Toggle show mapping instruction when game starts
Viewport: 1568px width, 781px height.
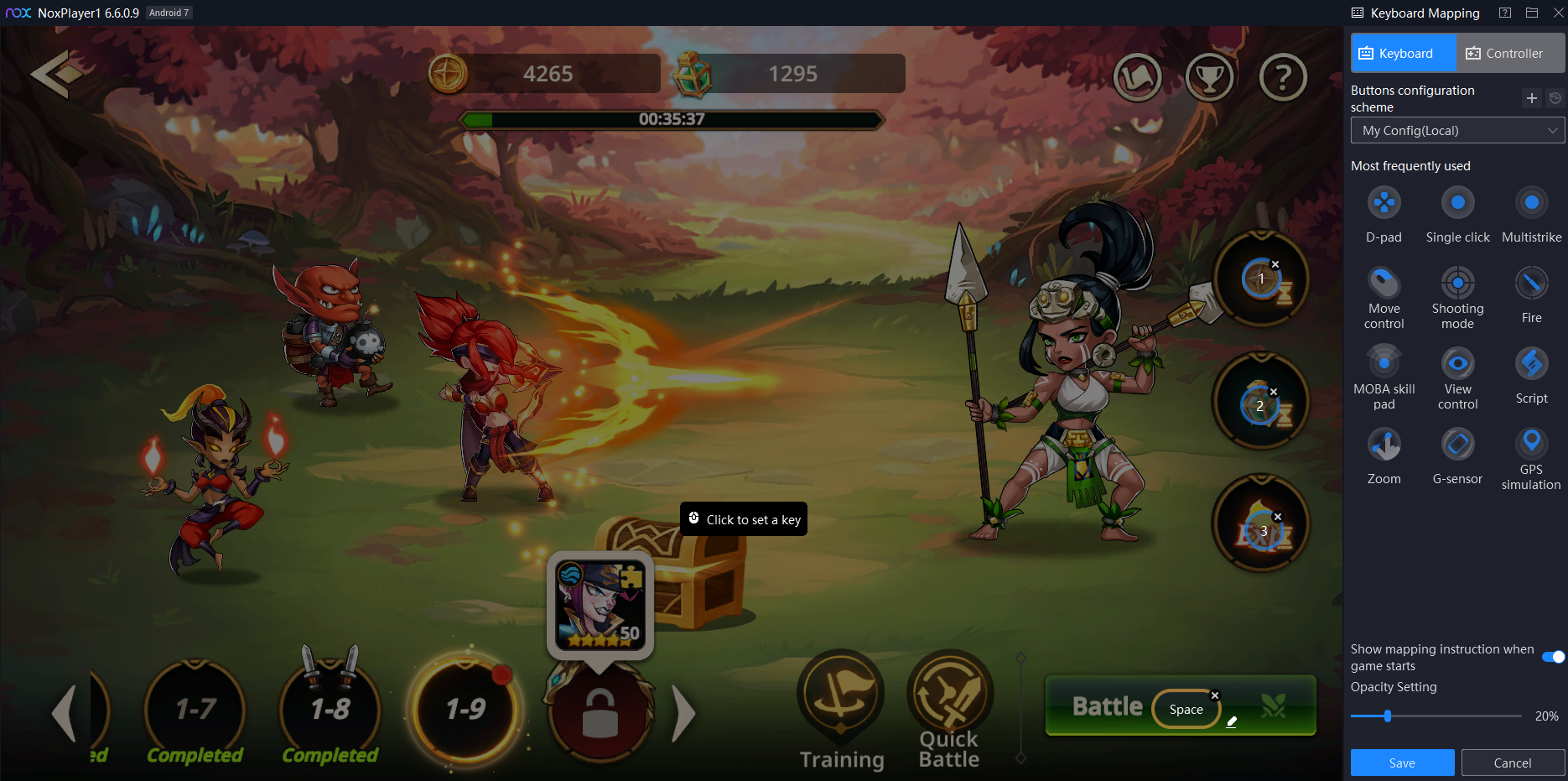coord(1553,657)
